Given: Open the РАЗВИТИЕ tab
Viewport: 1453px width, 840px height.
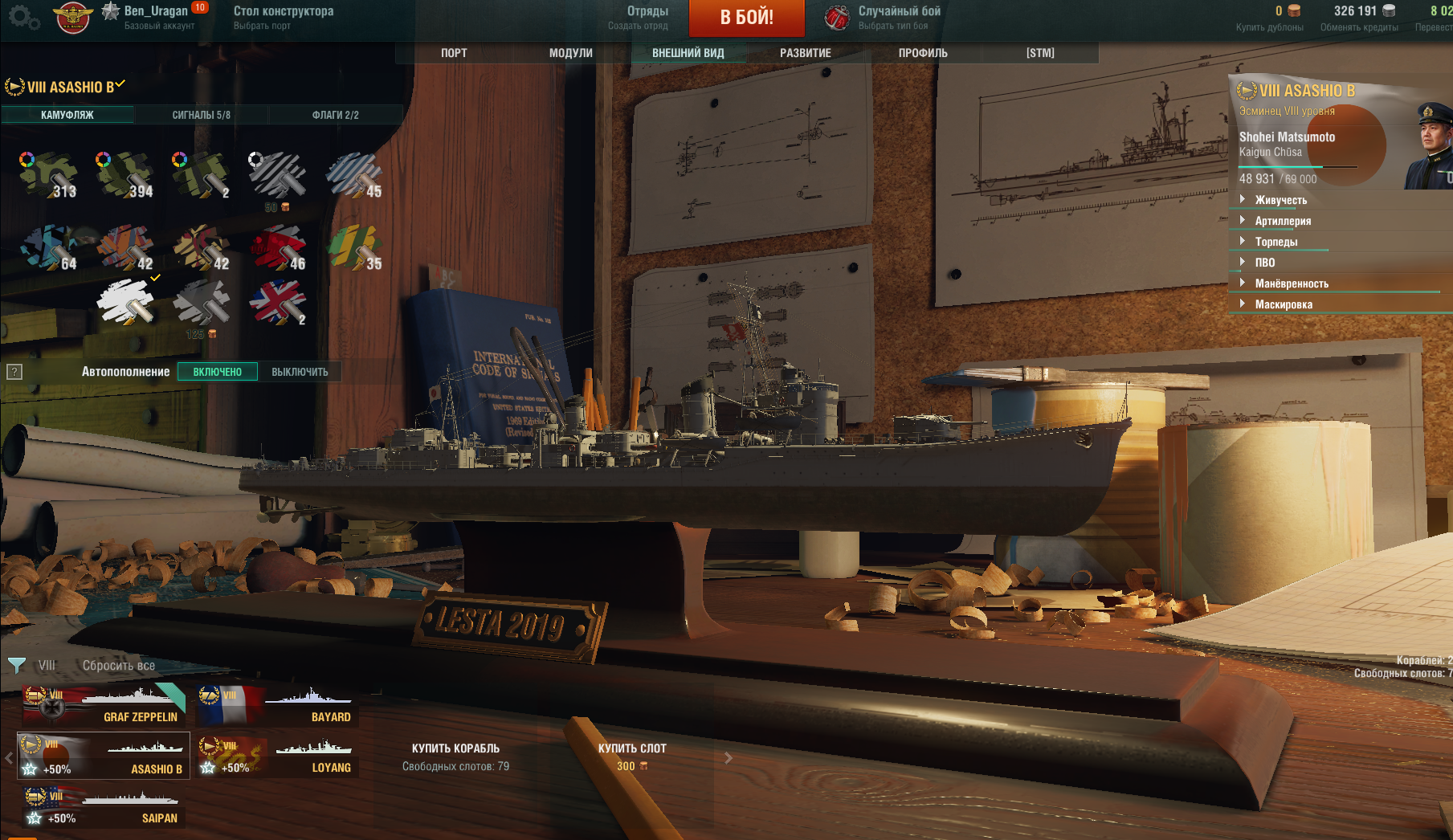Looking at the screenshot, I should [x=806, y=53].
